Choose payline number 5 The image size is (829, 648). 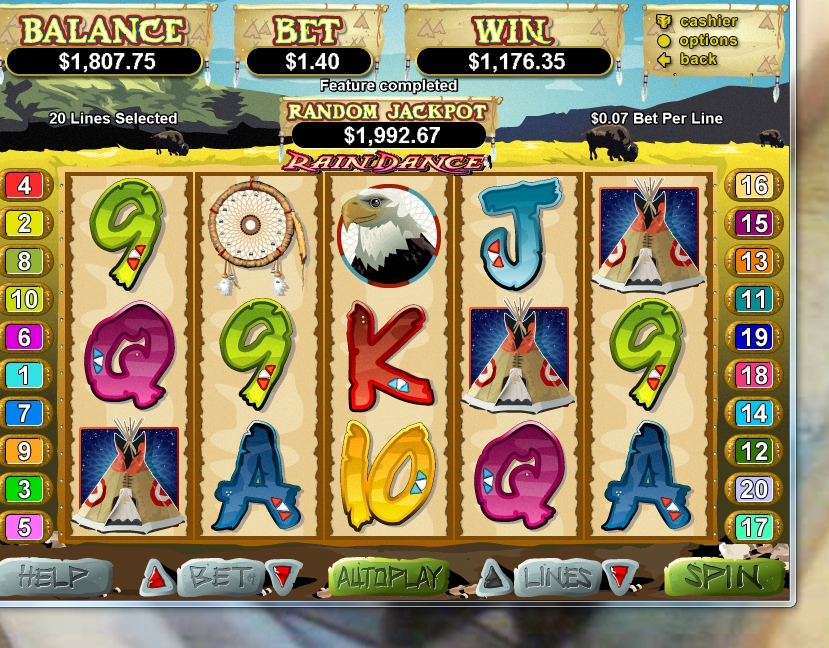pyautogui.click(x=24, y=527)
